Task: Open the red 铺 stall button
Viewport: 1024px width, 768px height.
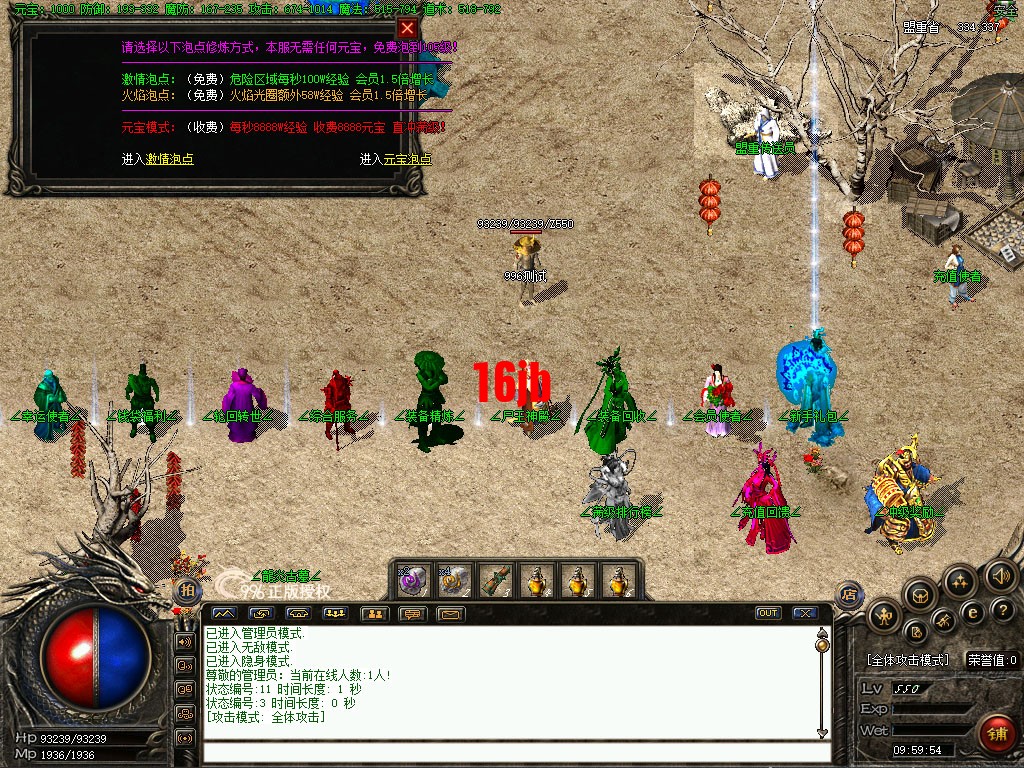Action: pyautogui.click(x=997, y=733)
